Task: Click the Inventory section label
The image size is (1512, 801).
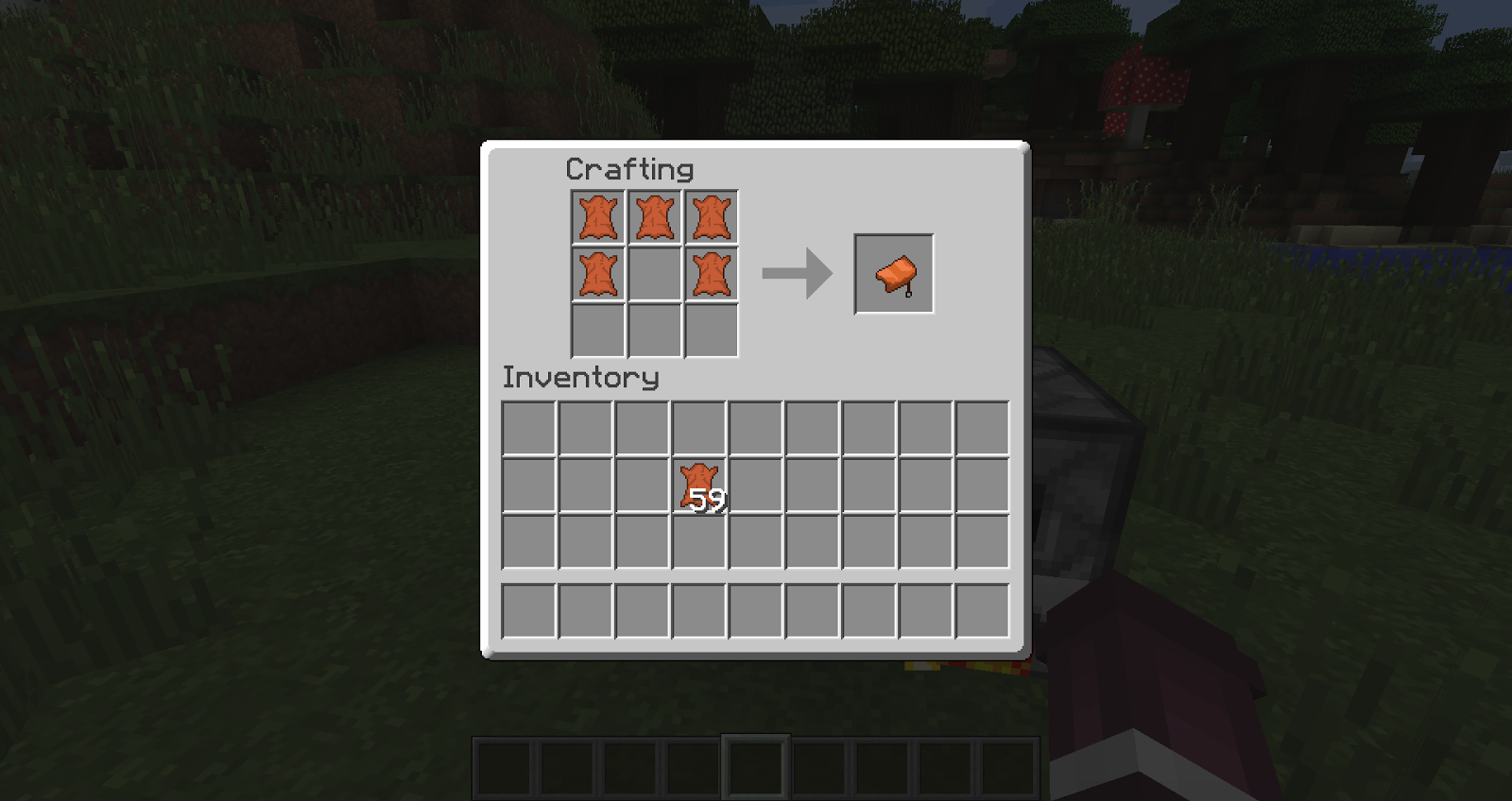Action: tap(579, 377)
